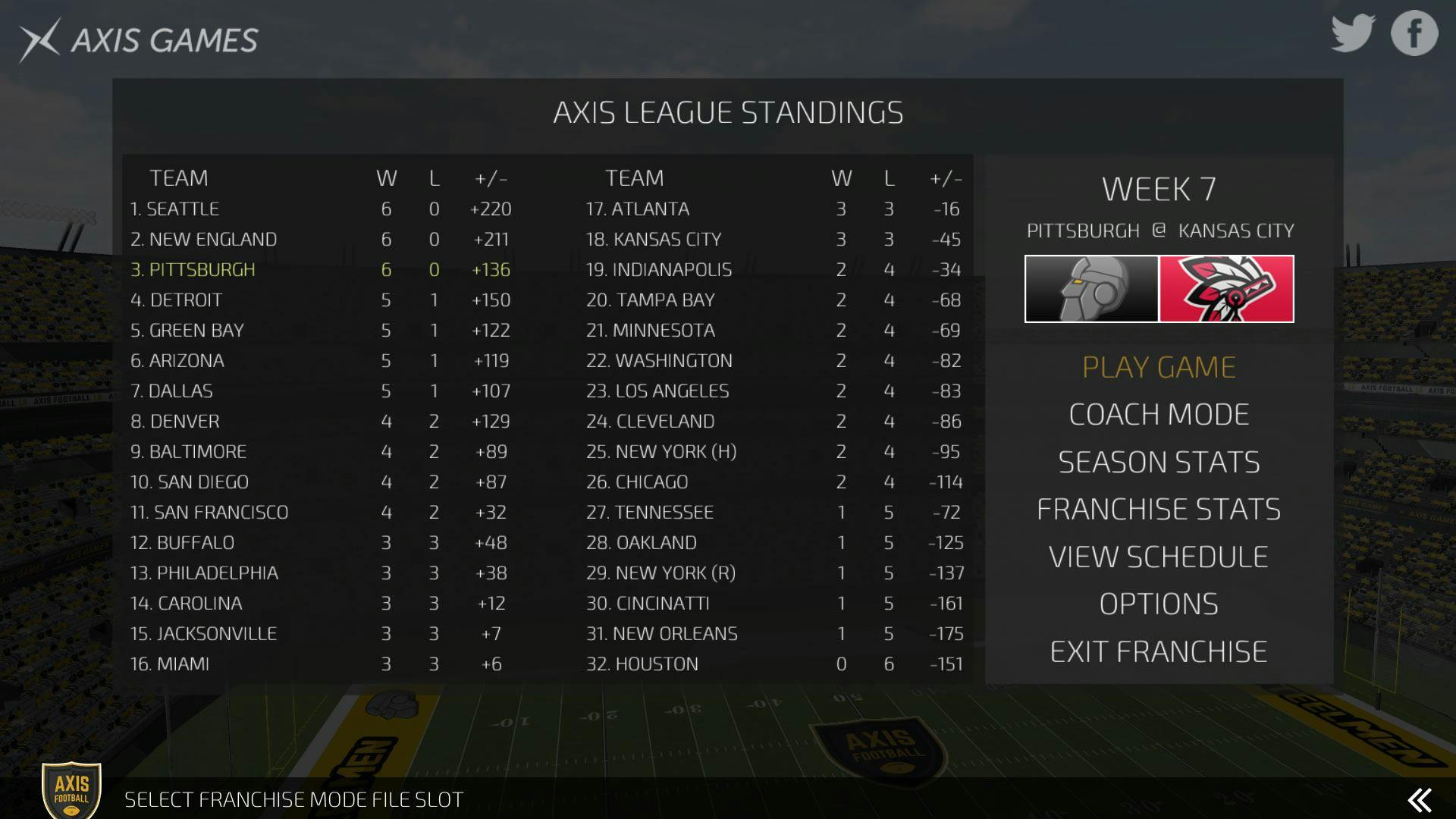Viewport: 1456px width, 819px height.
Task: View the game Schedule
Action: click(1157, 556)
